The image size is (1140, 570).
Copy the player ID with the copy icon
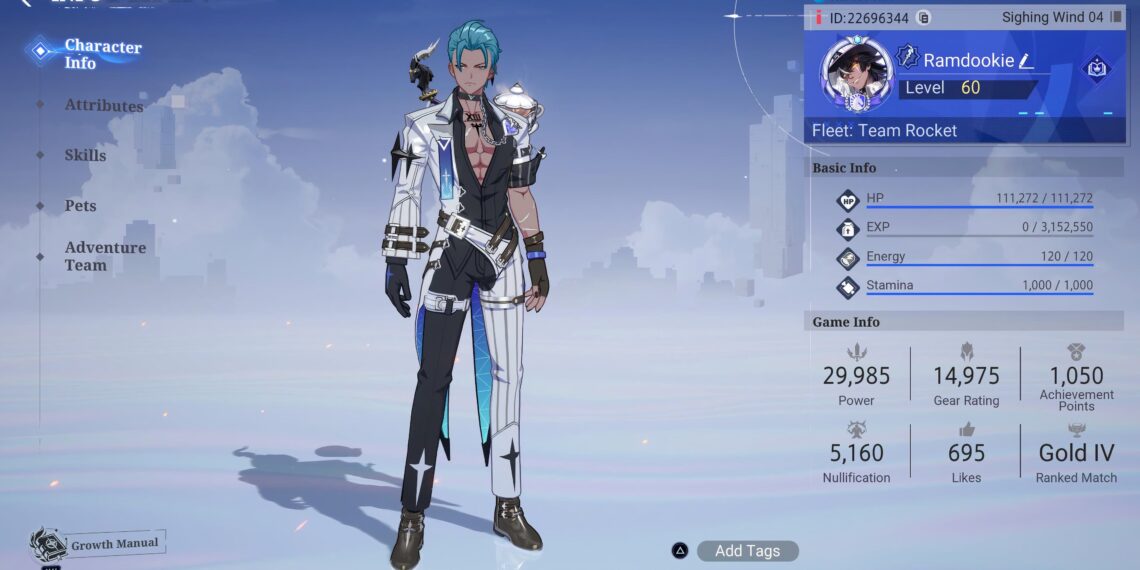(x=923, y=18)
